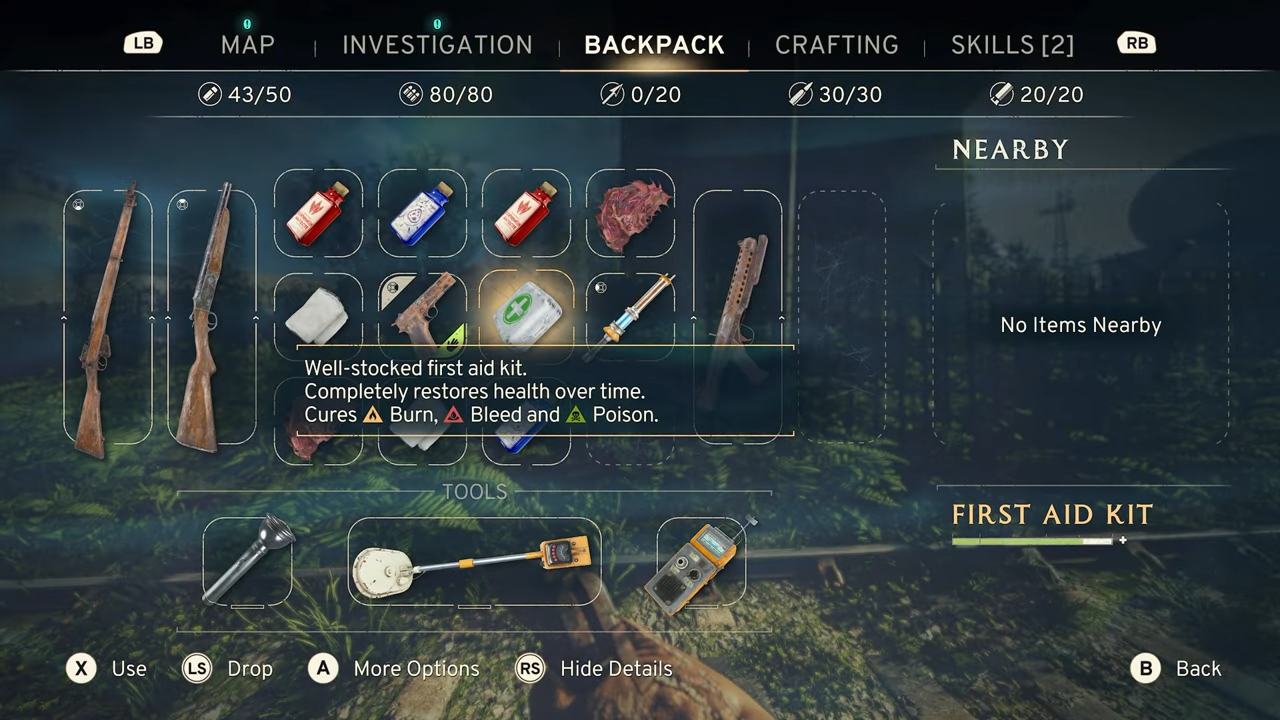Select the metal detector tool

coord(474,562)
